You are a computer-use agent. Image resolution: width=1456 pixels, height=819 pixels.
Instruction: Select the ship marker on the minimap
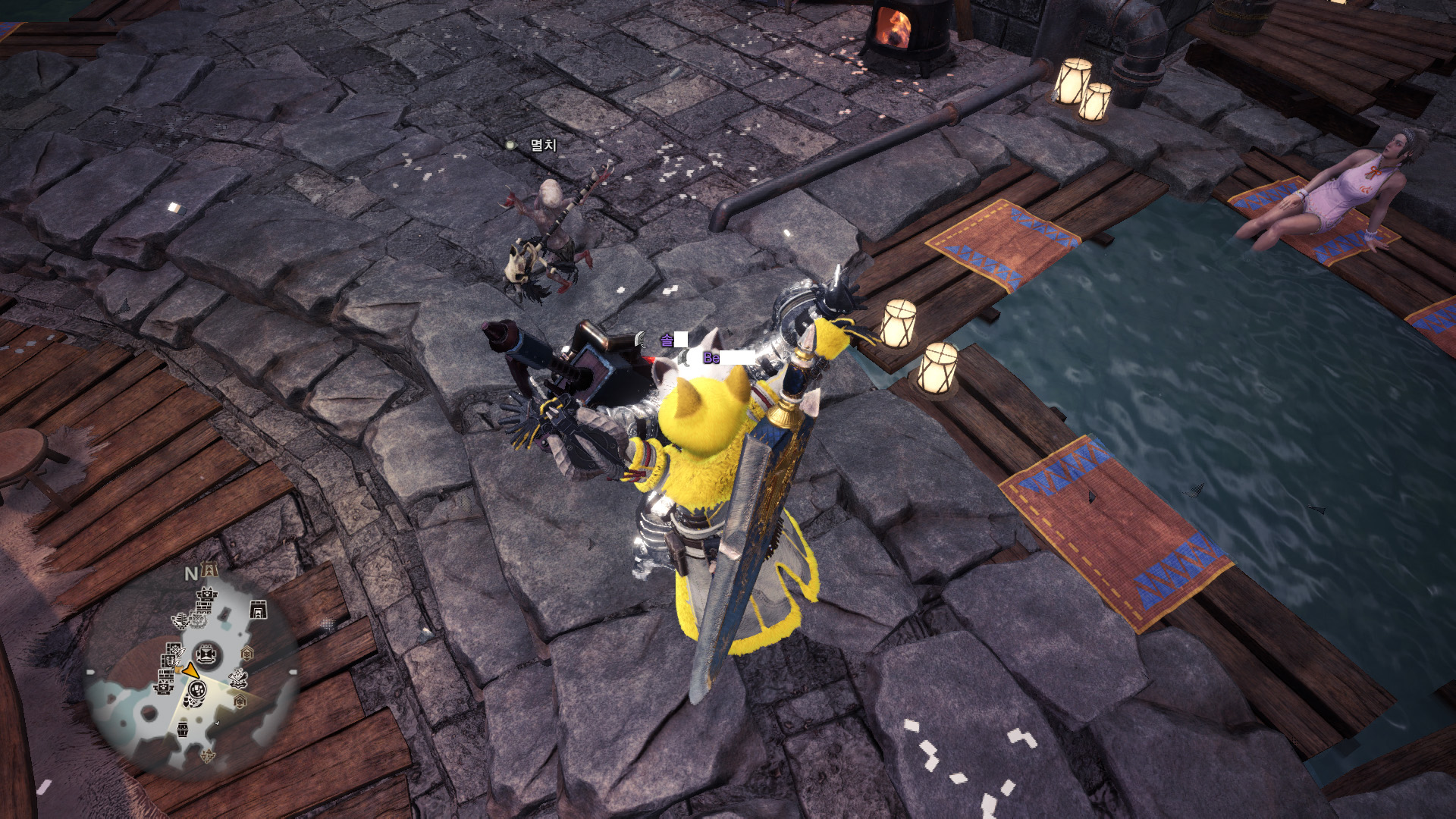click(x=180, y=622)
